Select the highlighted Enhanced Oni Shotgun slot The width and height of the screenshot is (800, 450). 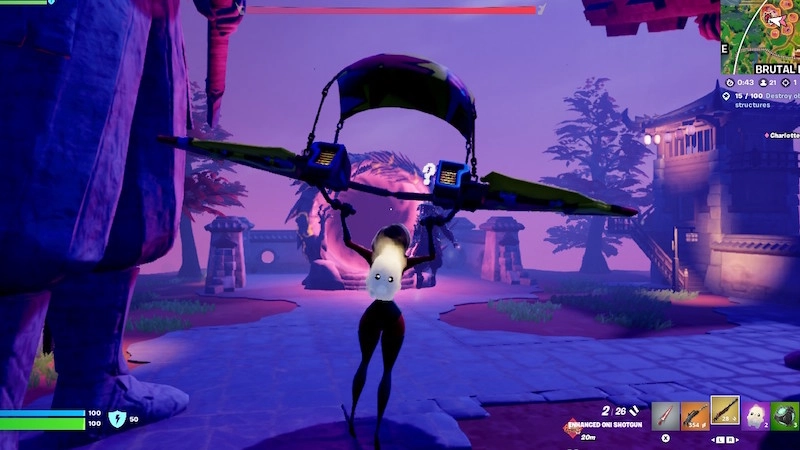(725, 412)
